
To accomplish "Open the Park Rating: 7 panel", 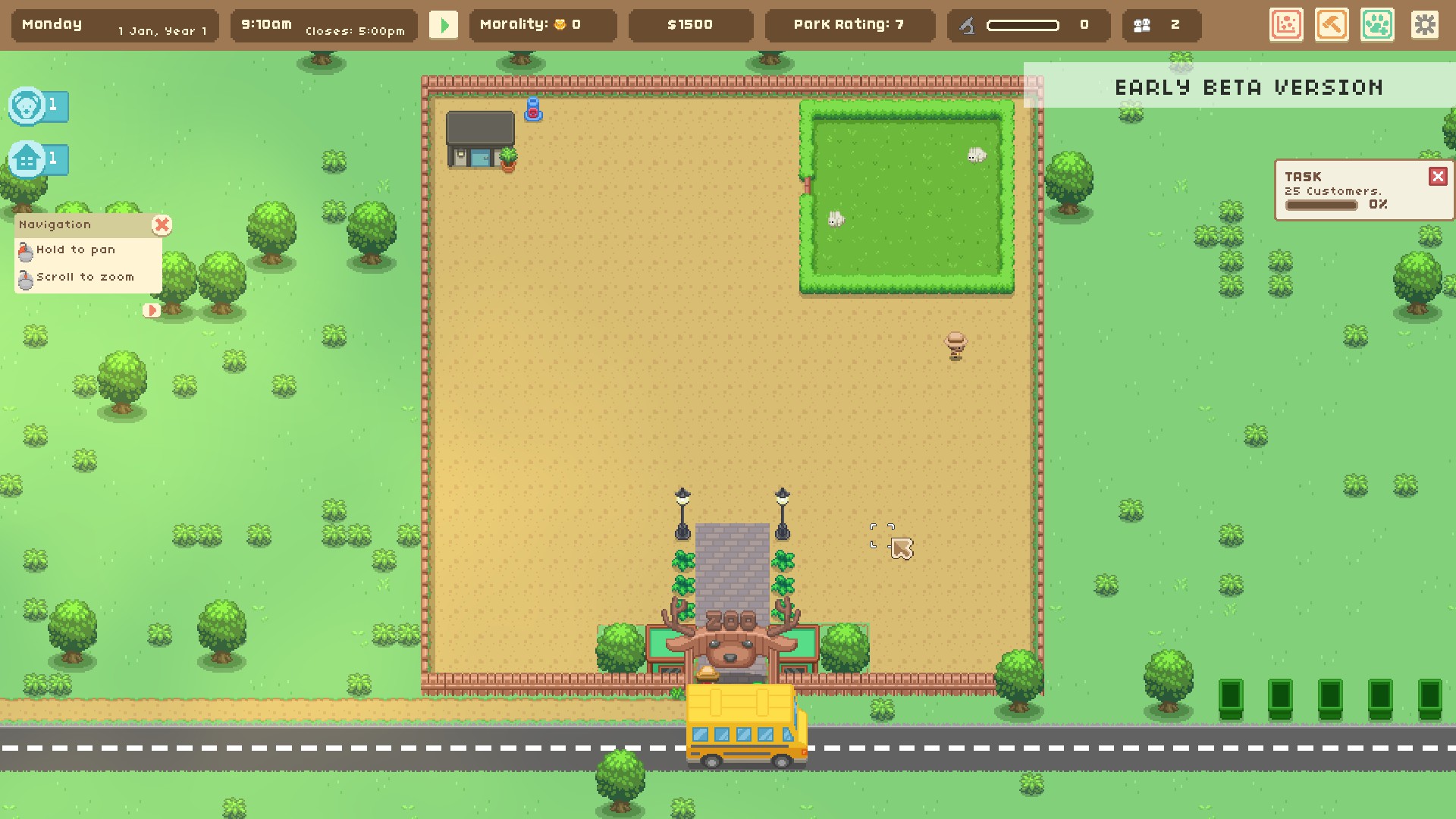I will pyautogui.click(x=849, y=24).
